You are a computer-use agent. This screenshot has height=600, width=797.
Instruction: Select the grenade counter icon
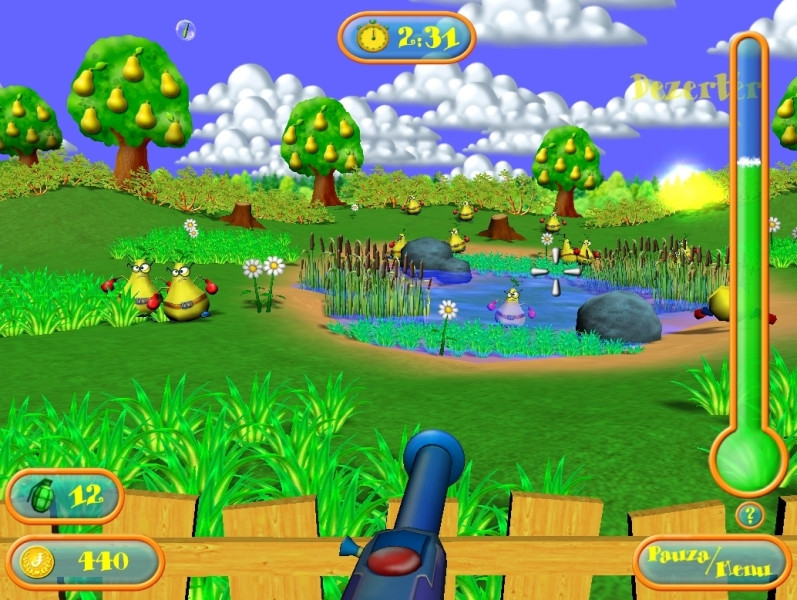coord(40,496)
